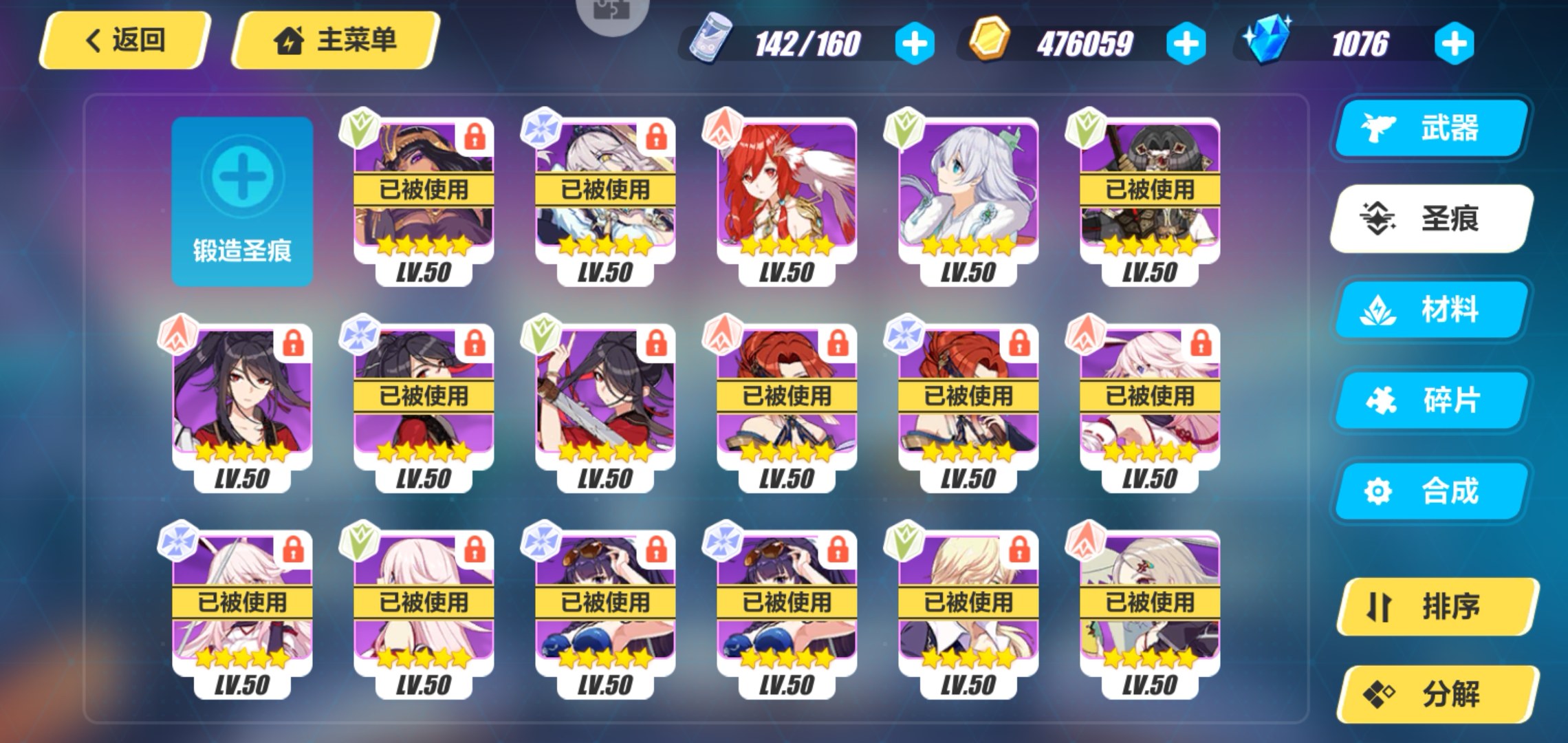The image size is (1568, 743).
Task: Switch to the 合成 synthesis tab
Action: (x=1432, y=491)
